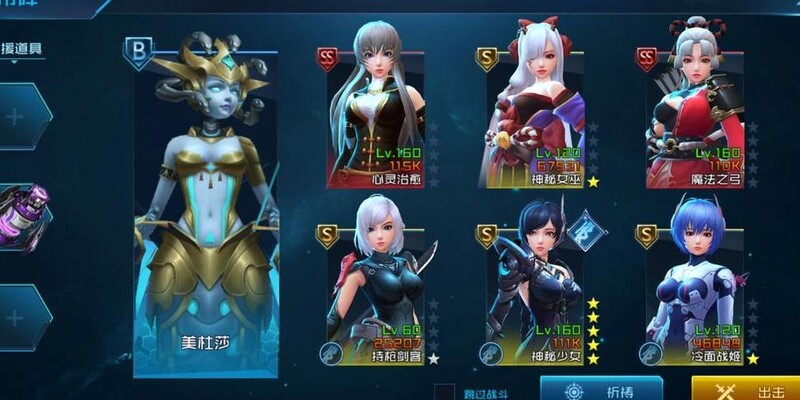800x400 pixels.
Task: Choose the 心灵治愈 hero card
Action: [377, 110]
